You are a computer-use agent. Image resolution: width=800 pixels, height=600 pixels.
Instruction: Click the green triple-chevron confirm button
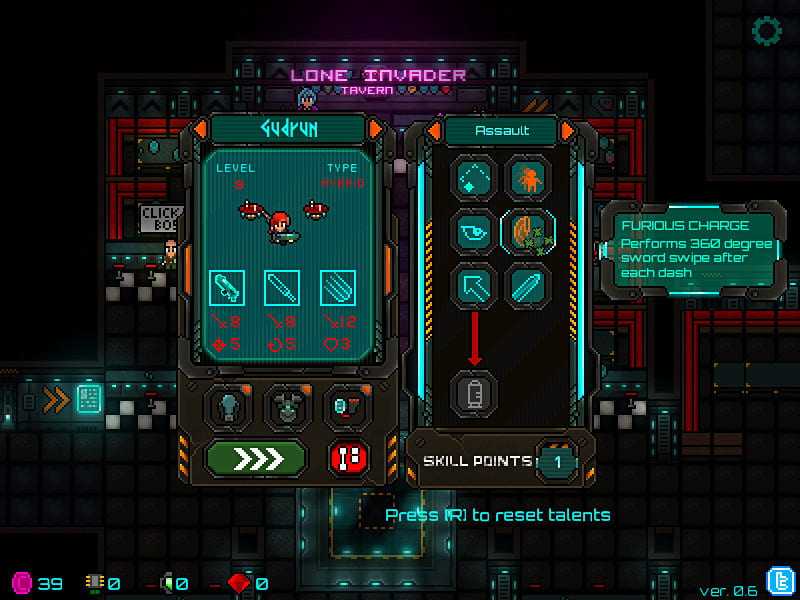(256, 458)
